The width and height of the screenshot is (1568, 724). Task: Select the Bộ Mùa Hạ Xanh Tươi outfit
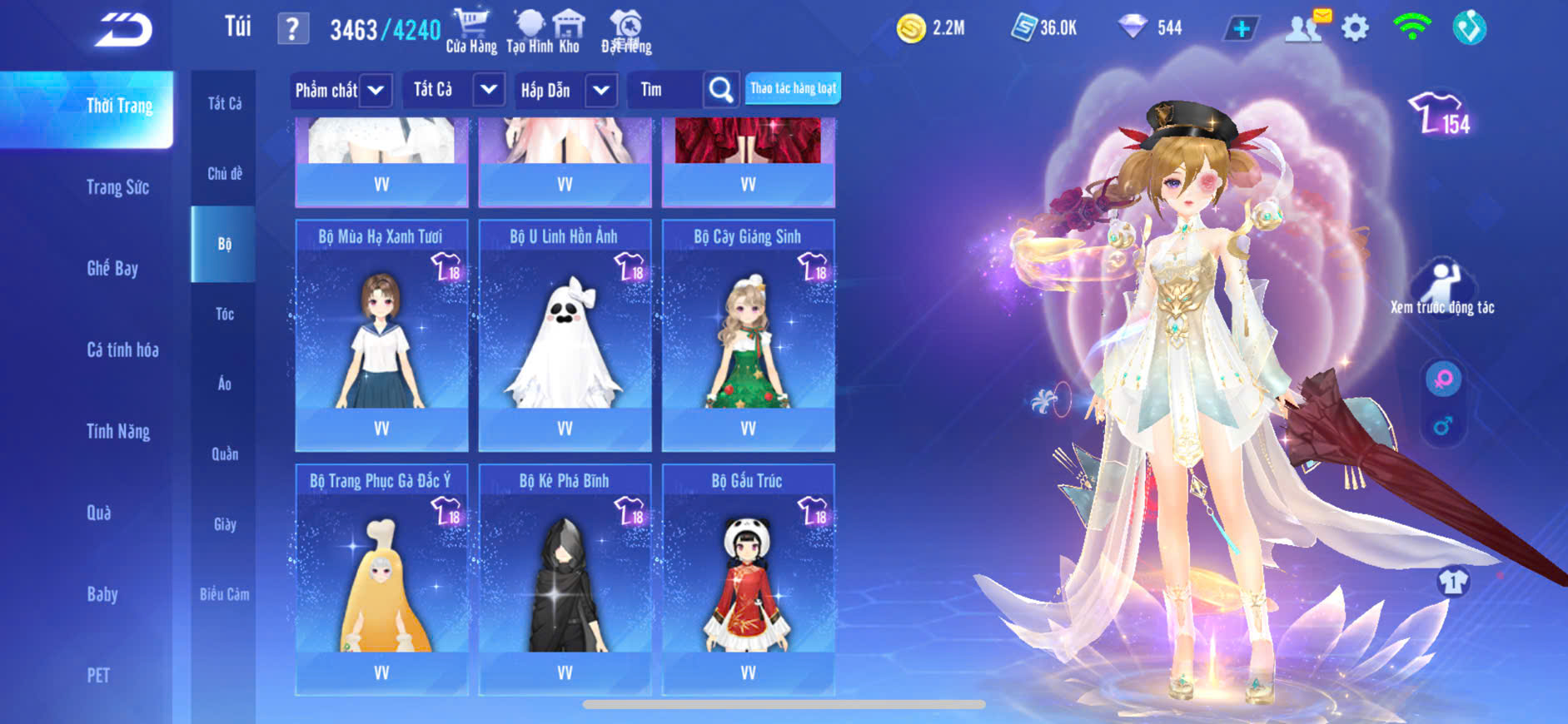tap(381, 335)
